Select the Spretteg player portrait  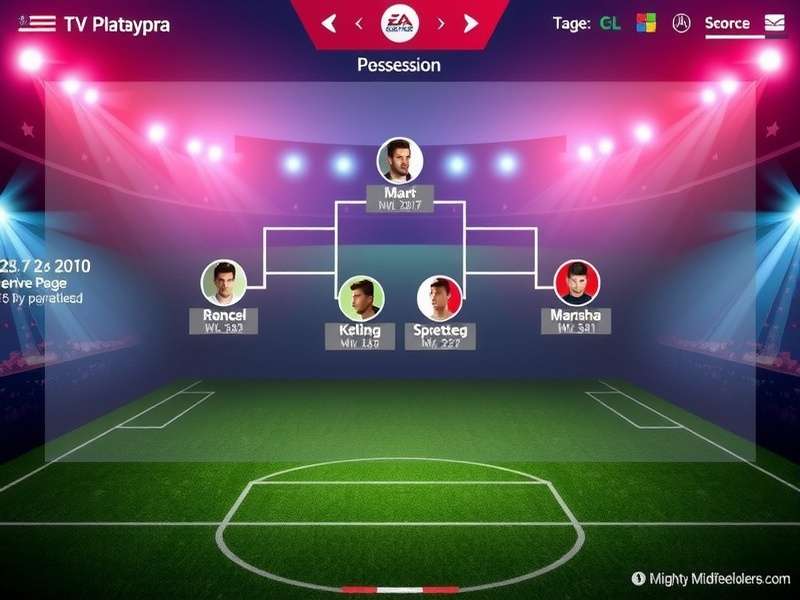tap(440, 298)
